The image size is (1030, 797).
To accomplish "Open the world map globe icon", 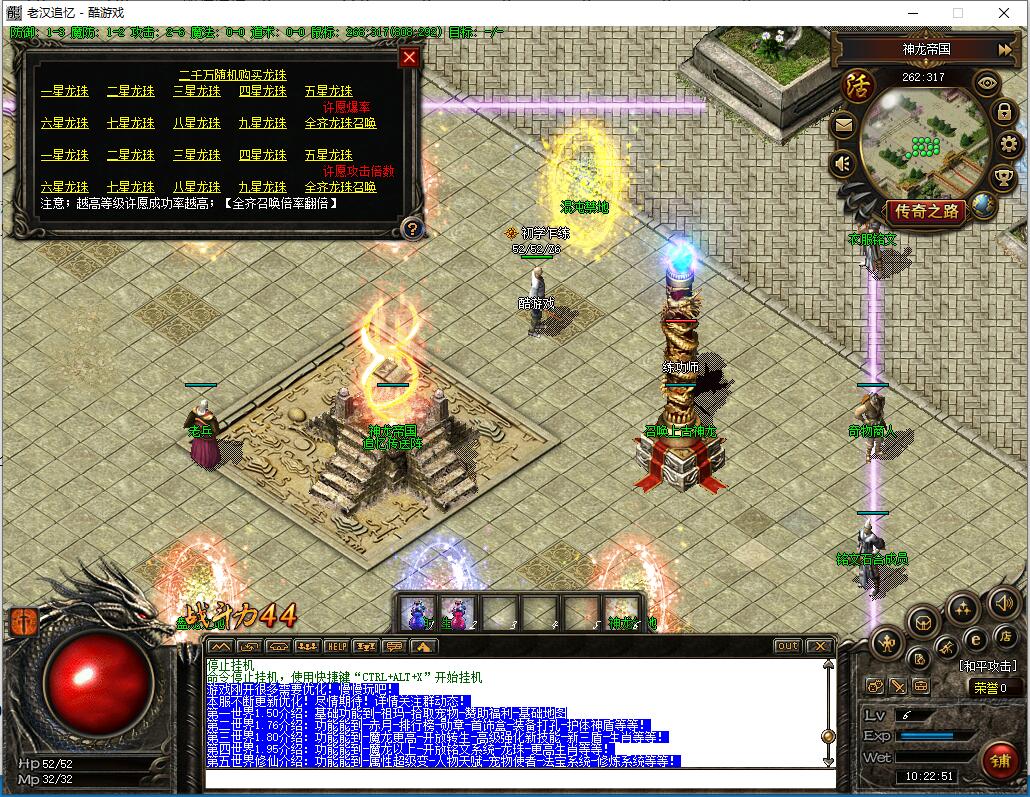I will point(984,205).
